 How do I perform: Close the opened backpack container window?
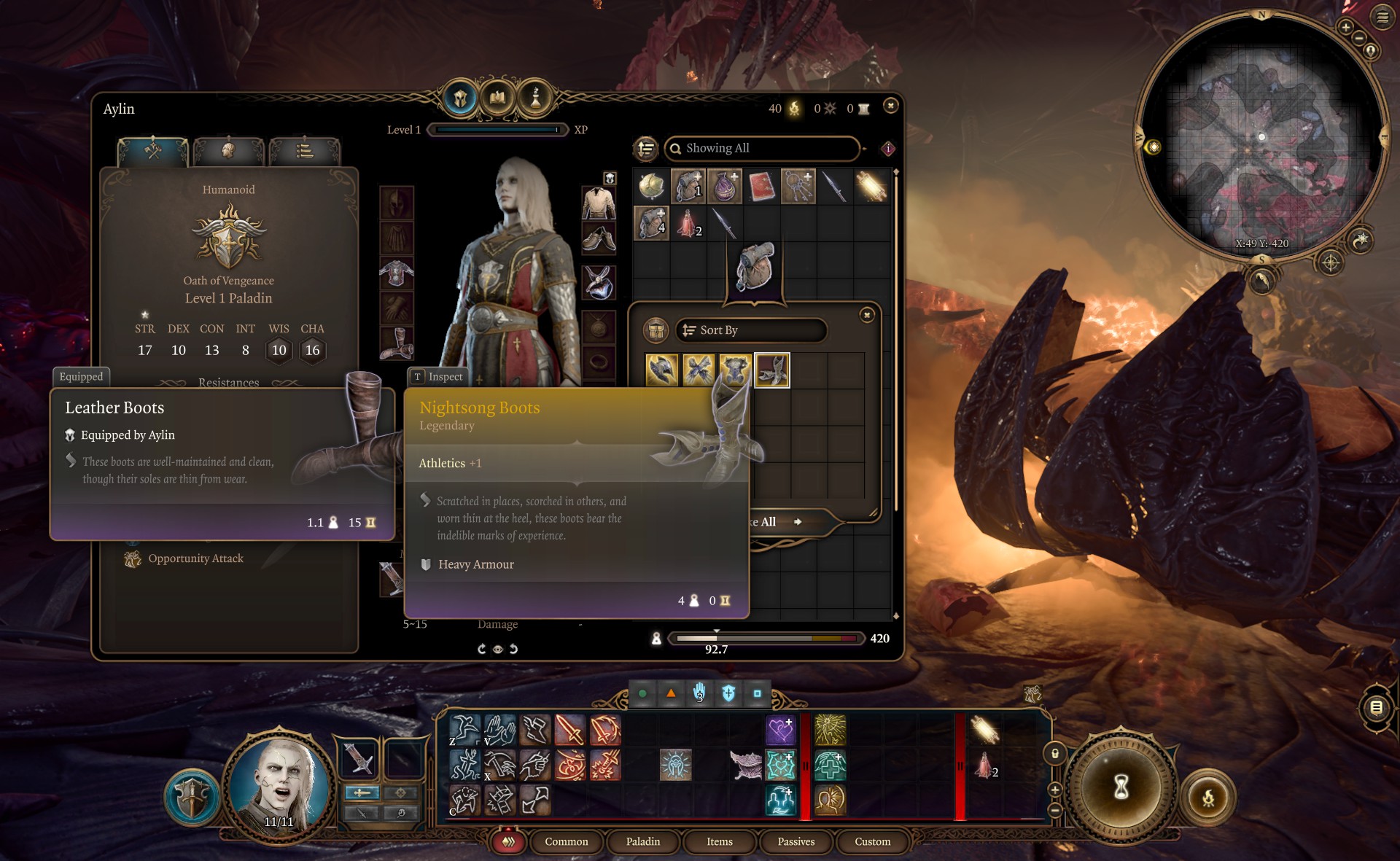click(x=867, y=315)
